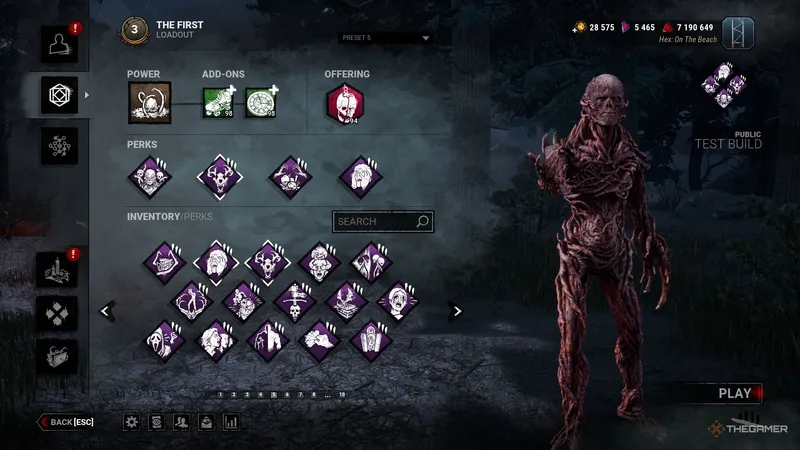800x450 pixels.
Task: Switch to the bloodweb tab
Action: pyautogui.click(x=59, y=146)
